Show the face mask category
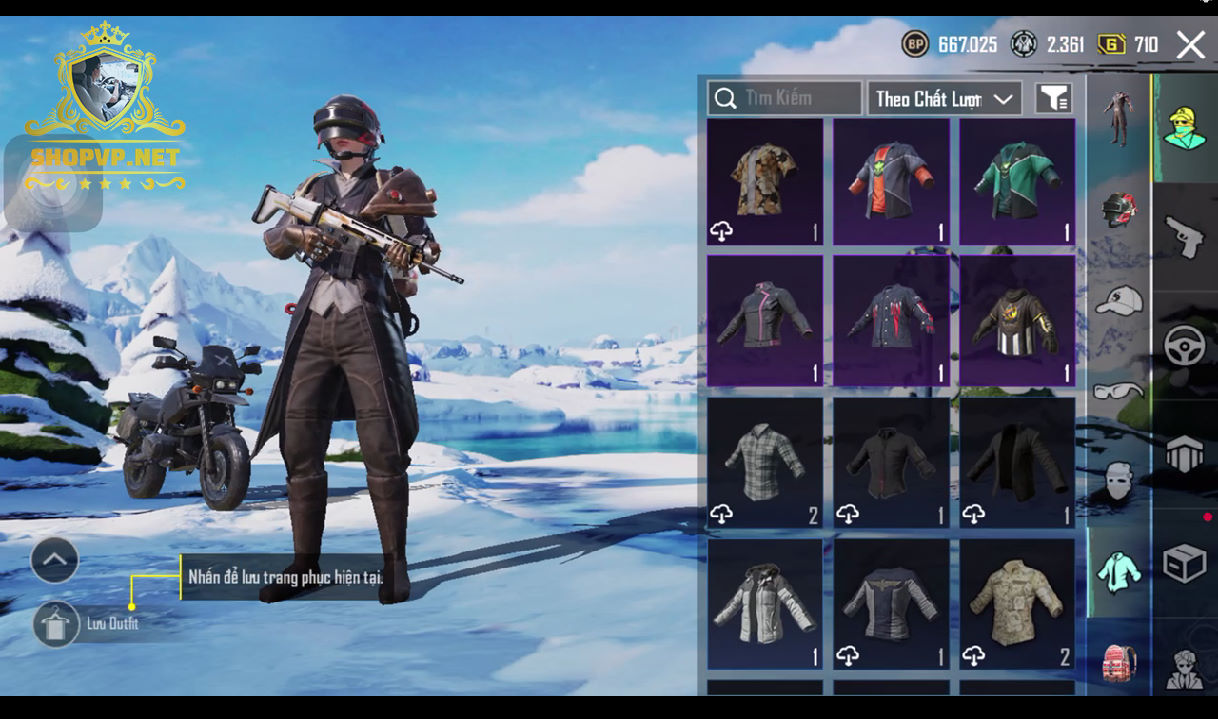This screenshot has width=1218, height=719. click(x=1118, y=480)
